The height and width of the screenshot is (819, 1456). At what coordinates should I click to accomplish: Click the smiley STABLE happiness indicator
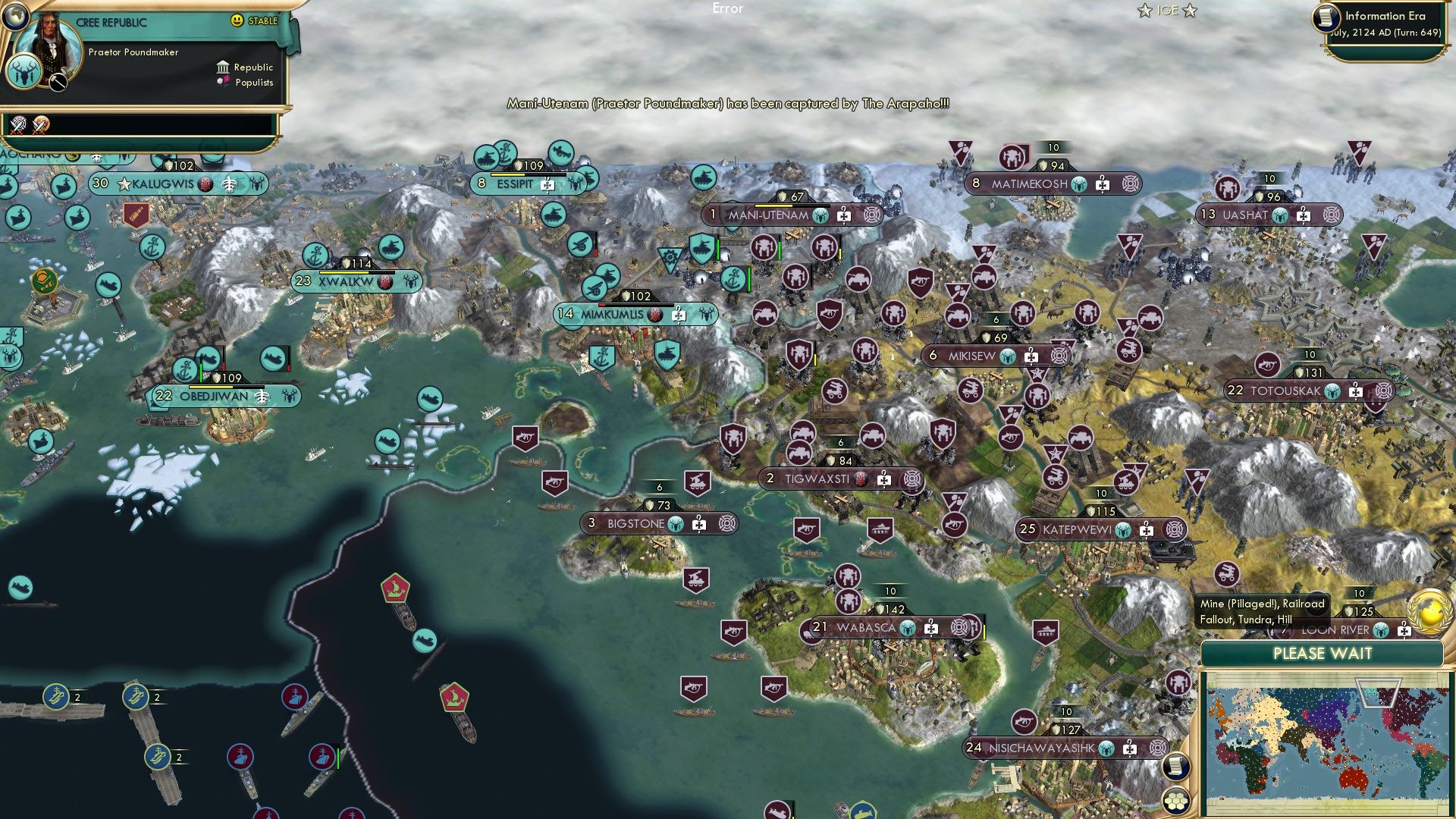(236, 20)
